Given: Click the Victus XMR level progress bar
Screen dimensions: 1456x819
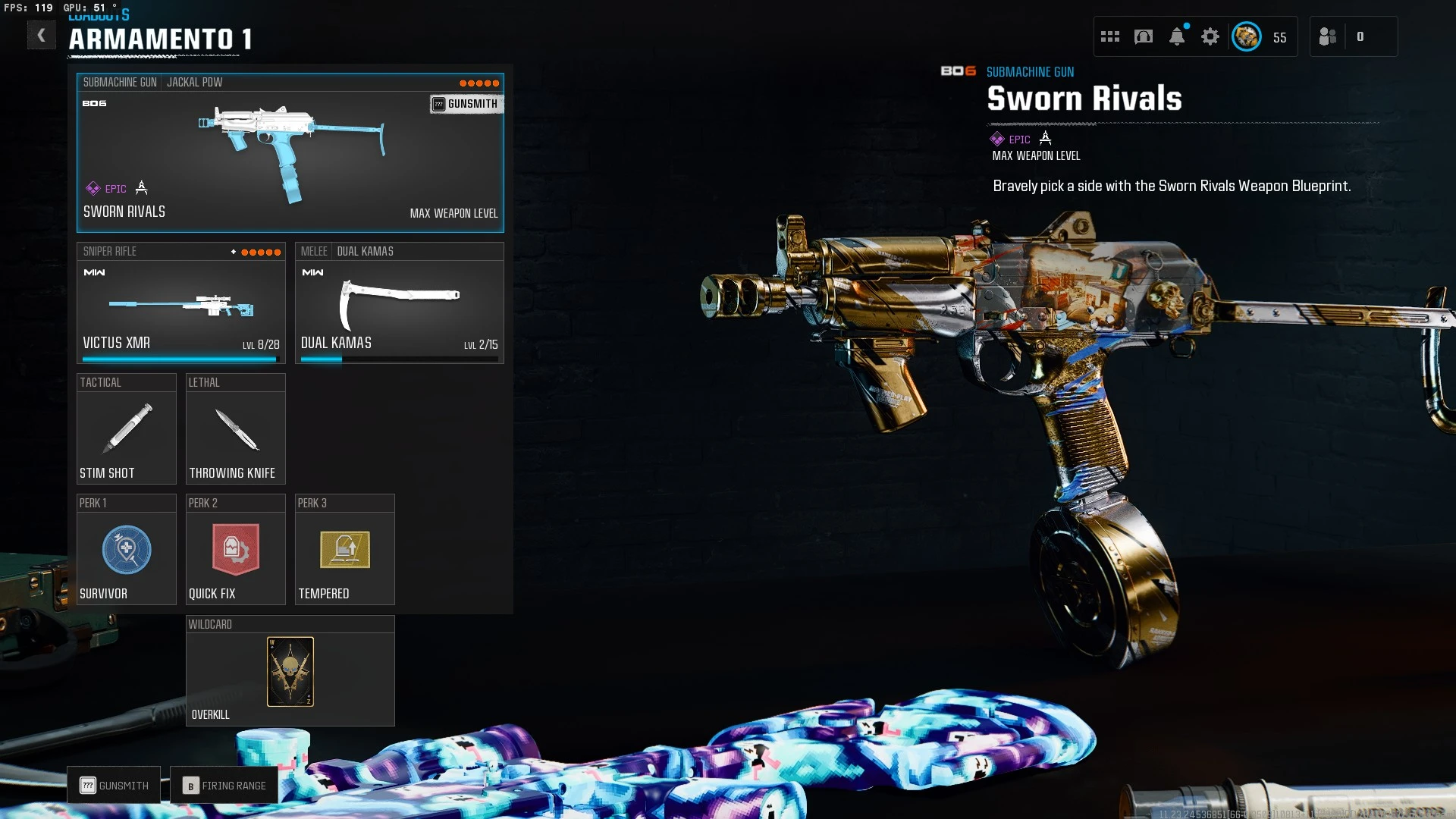Looking at the screenshot, I should point(180,359).
